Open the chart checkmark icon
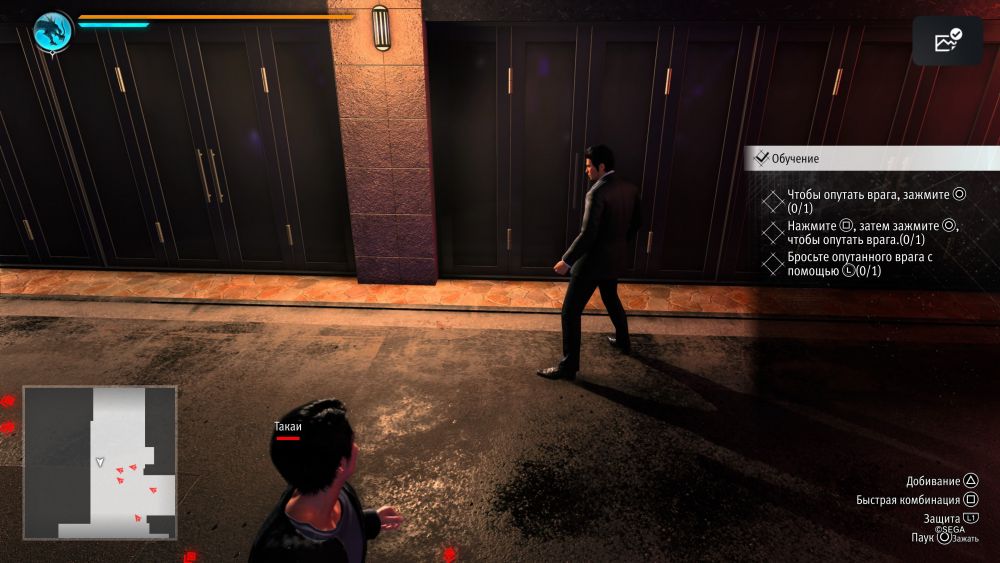This screenshot has width=1000, height=563. pos(947,41)
